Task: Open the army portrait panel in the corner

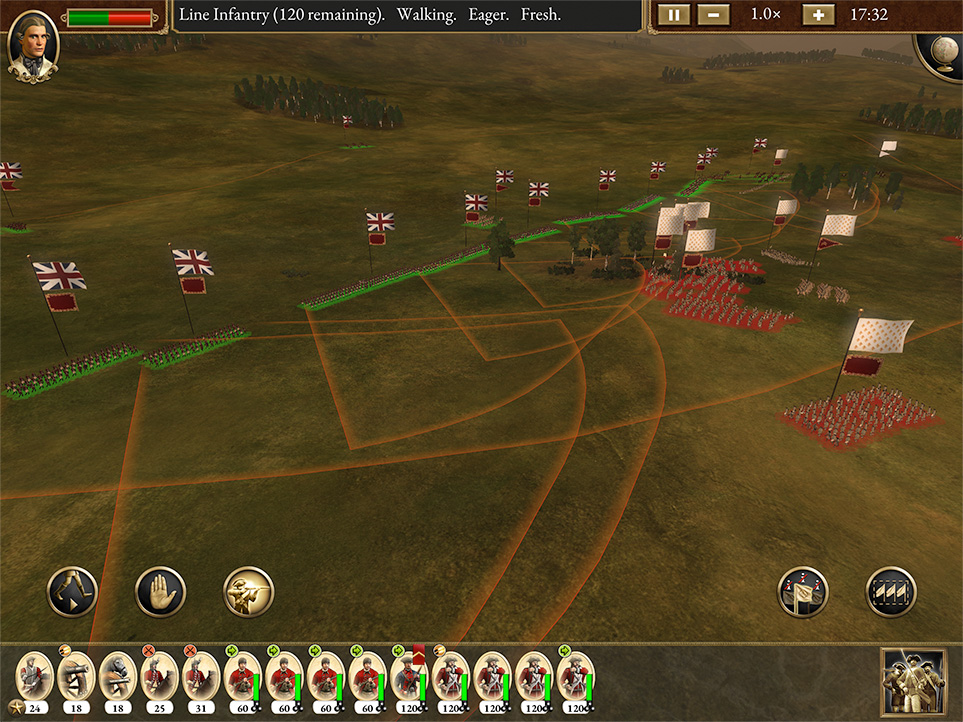Action: [914, 682]
